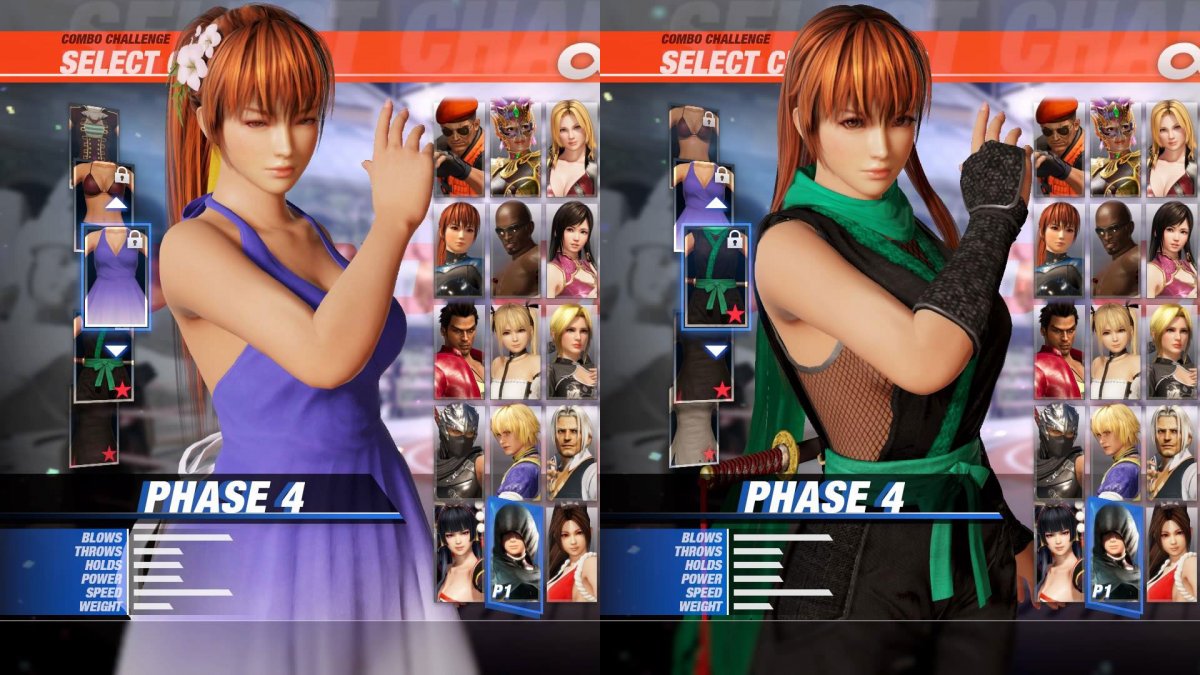
Task: Pick the red-jacket fighter portrait in the purple-dress view
Action: pyautogui.click(x=459, y=350)
